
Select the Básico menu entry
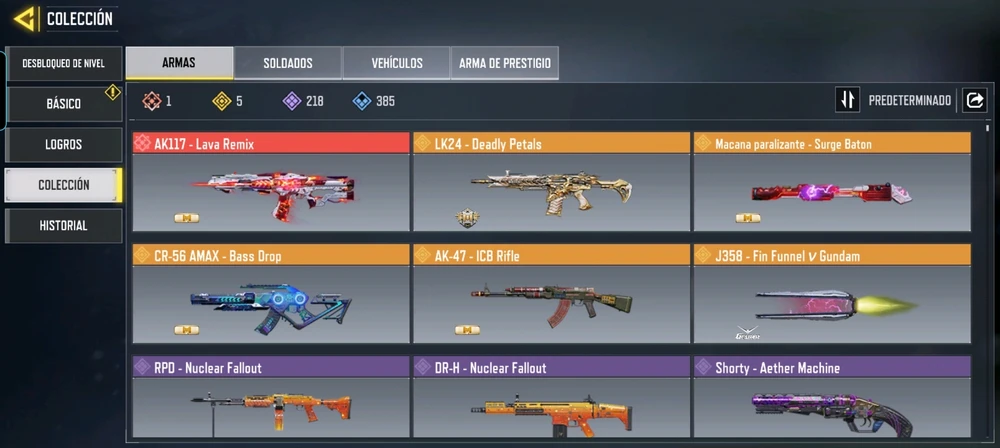point(63,104)
